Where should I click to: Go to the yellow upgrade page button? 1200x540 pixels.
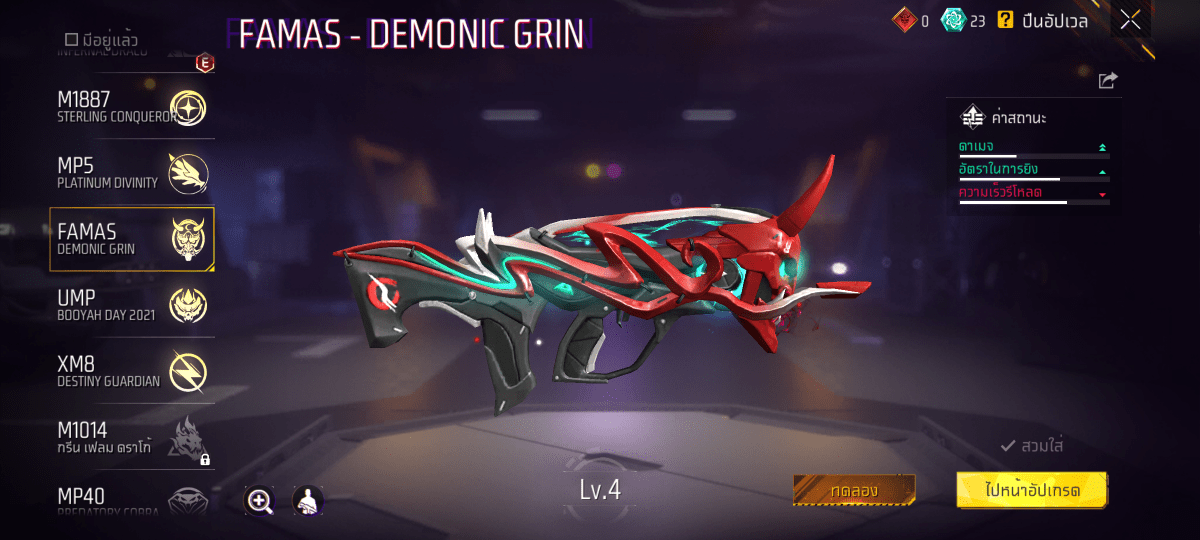1032,490
